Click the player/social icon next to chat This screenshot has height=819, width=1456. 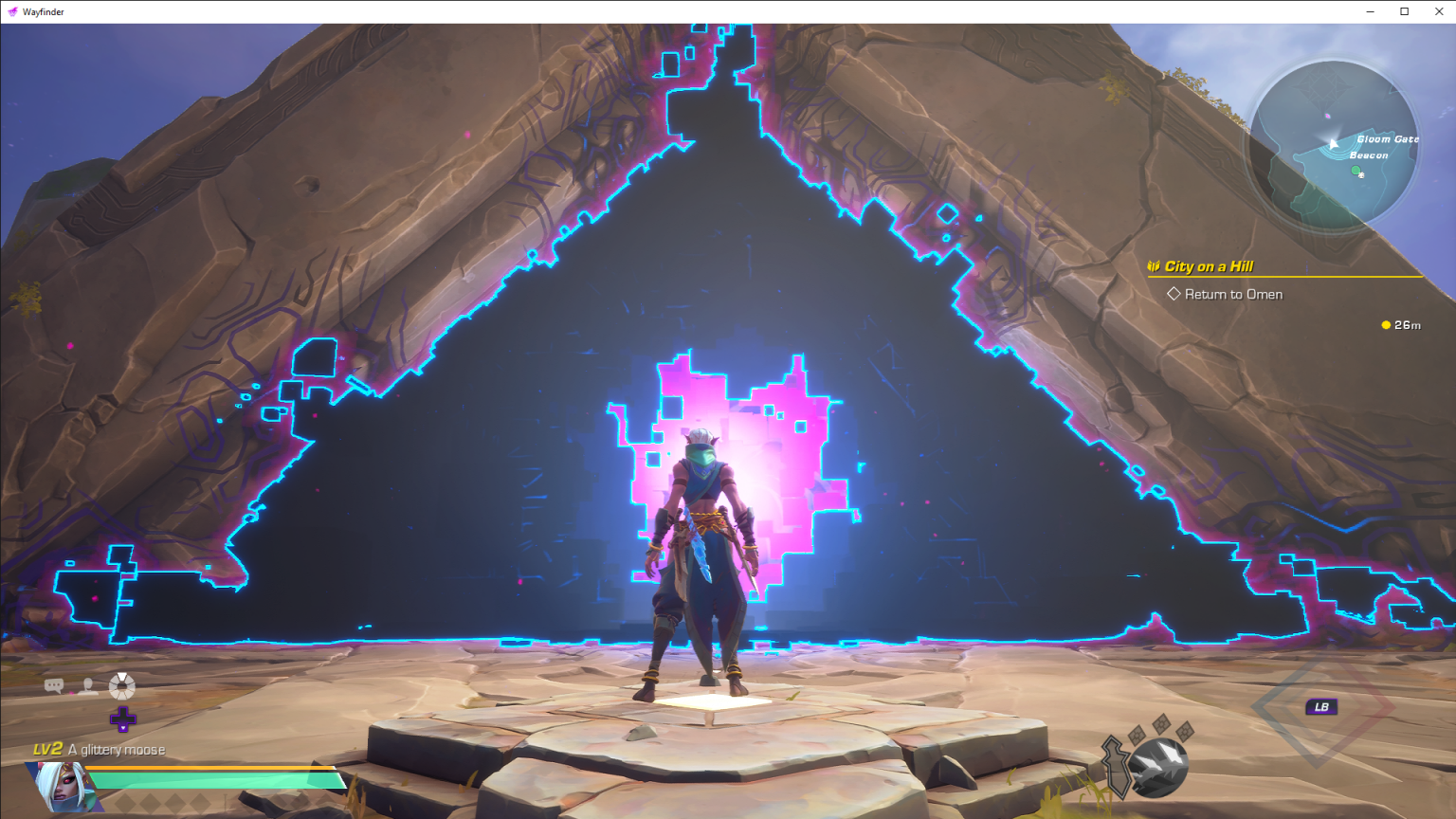87,685
